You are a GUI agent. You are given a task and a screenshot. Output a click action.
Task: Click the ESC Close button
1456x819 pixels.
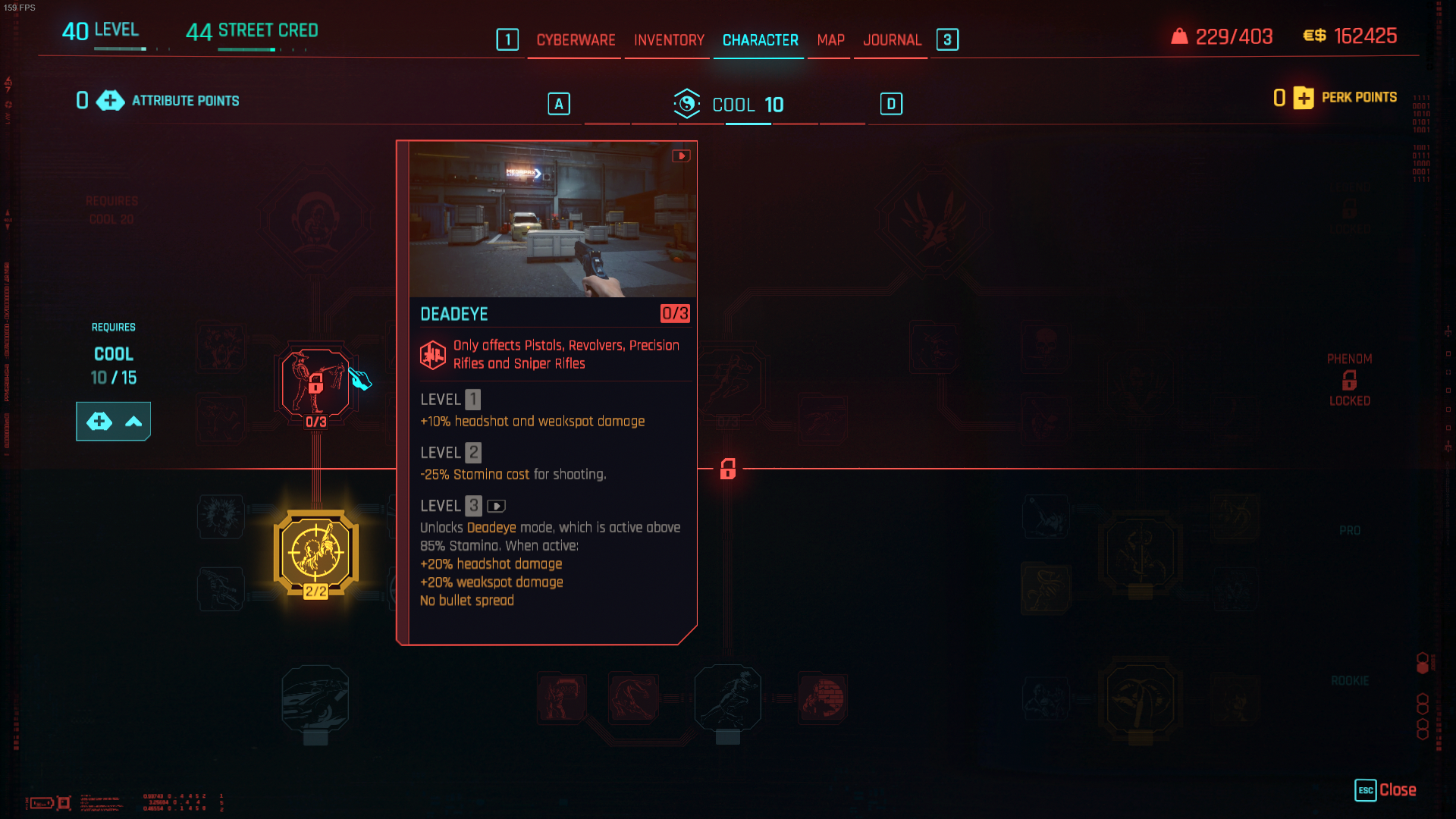pos(1385,791)
